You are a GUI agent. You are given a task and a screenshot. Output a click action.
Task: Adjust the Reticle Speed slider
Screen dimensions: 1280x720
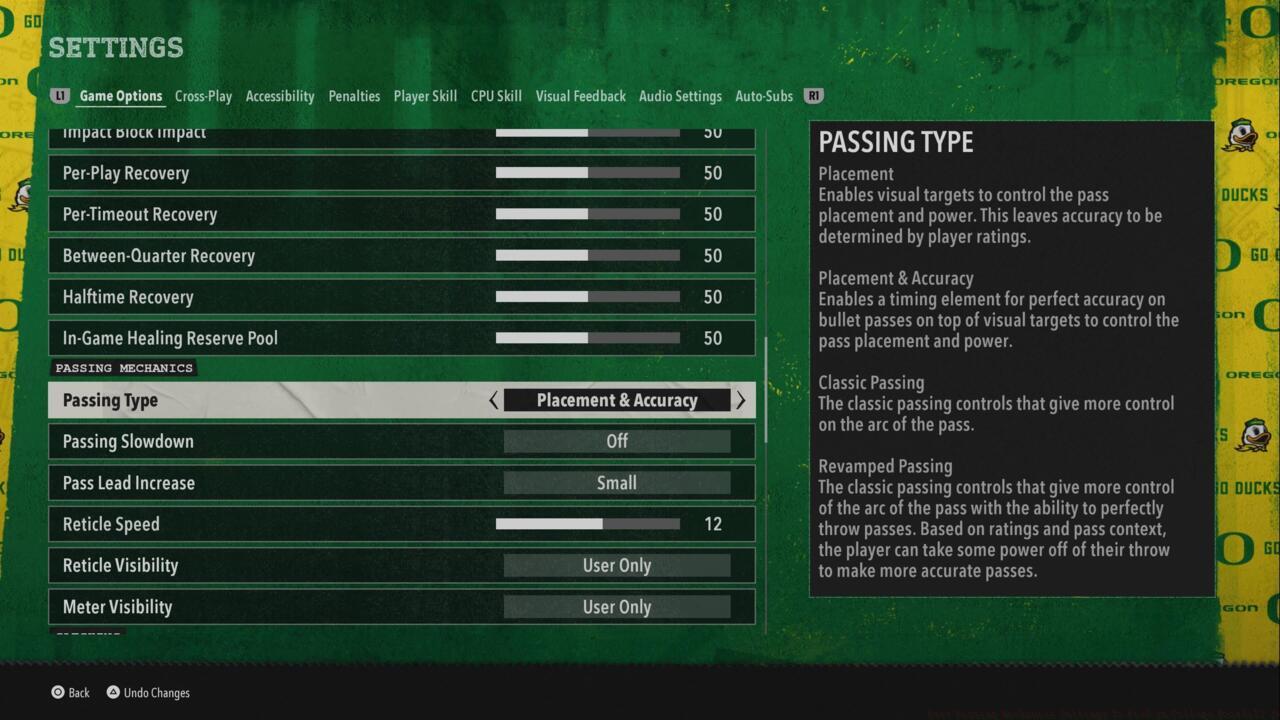click(590, 524)
